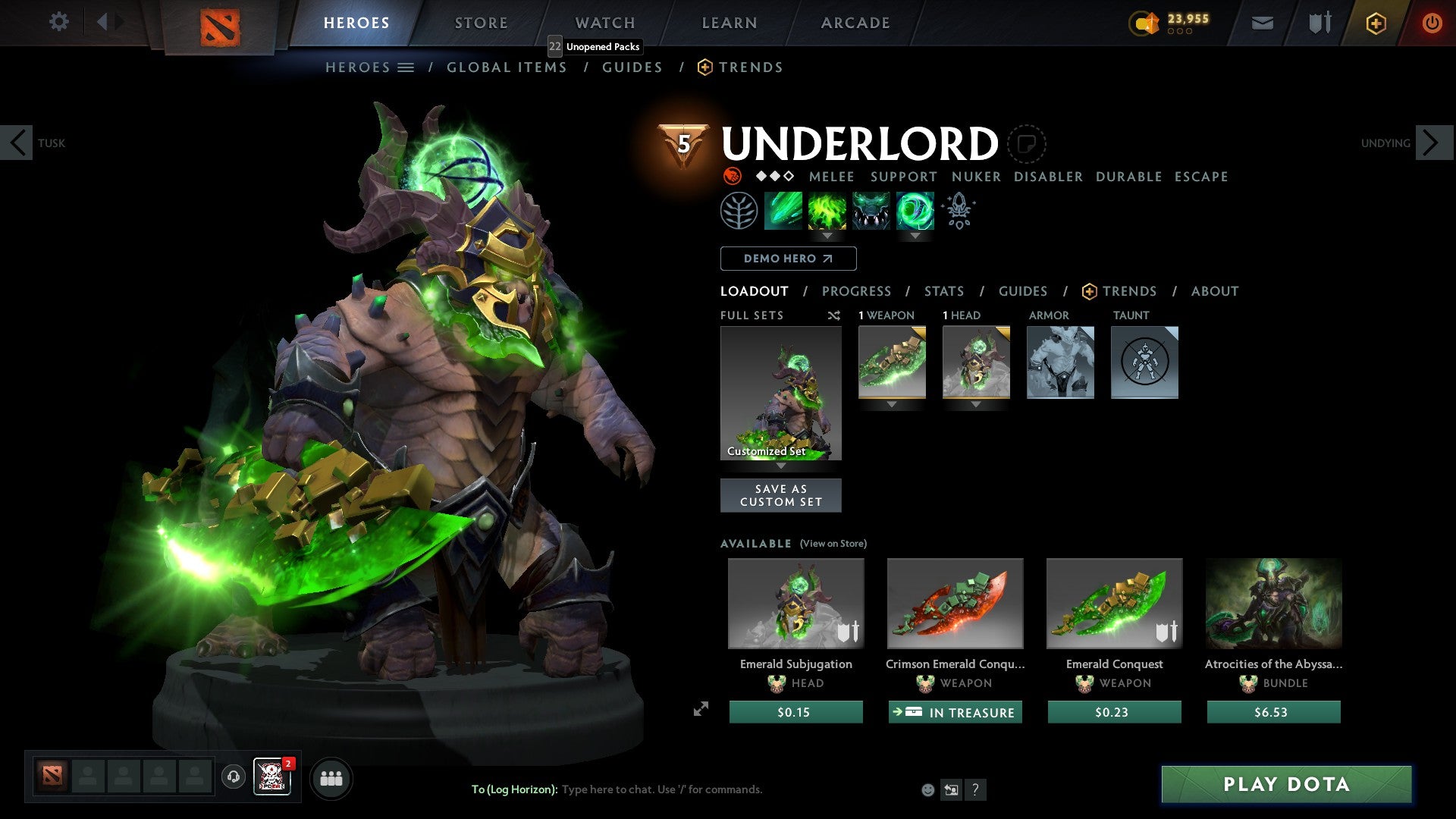Viewport: 1456px width, 819px height.
Task: Select the Emerald Conquest weapon thumbnail
Action: [1113, 604]
